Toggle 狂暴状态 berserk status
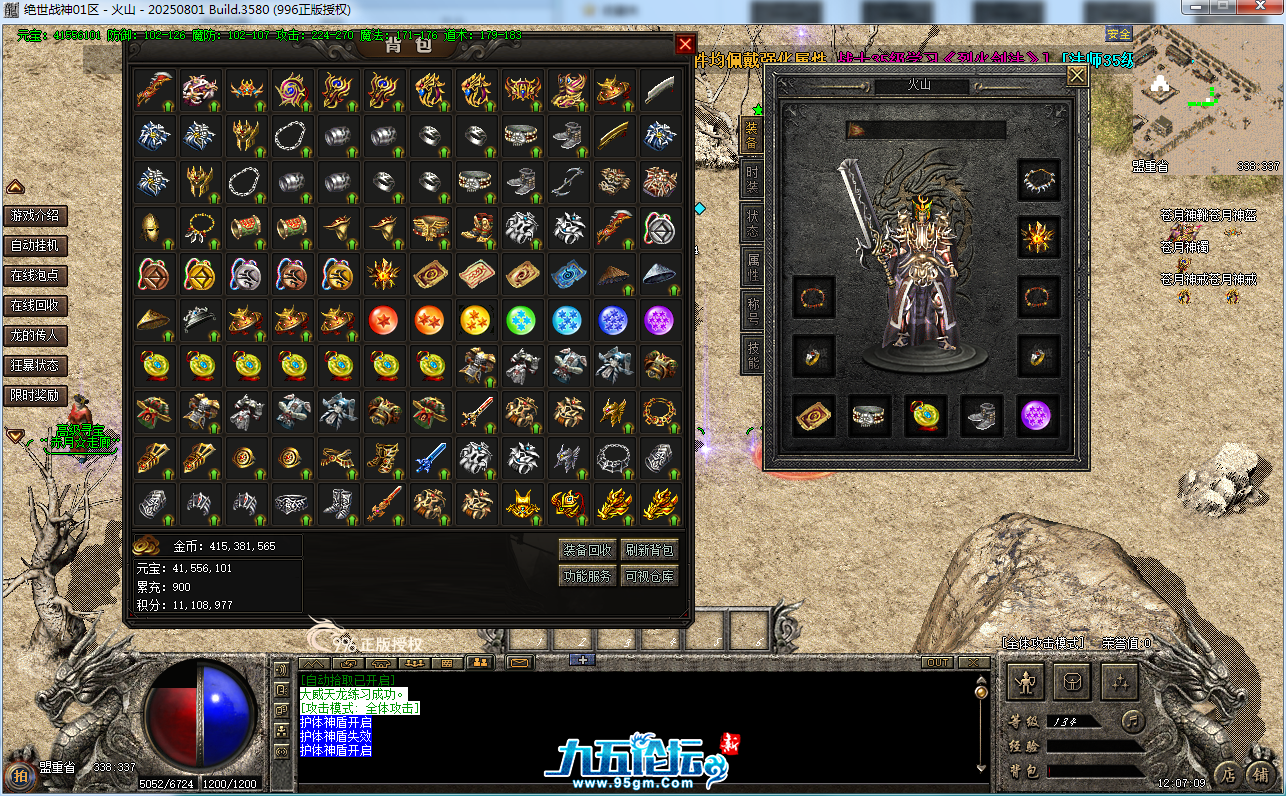Screen dimensions: 1286x796 click(x=35, y=366)
